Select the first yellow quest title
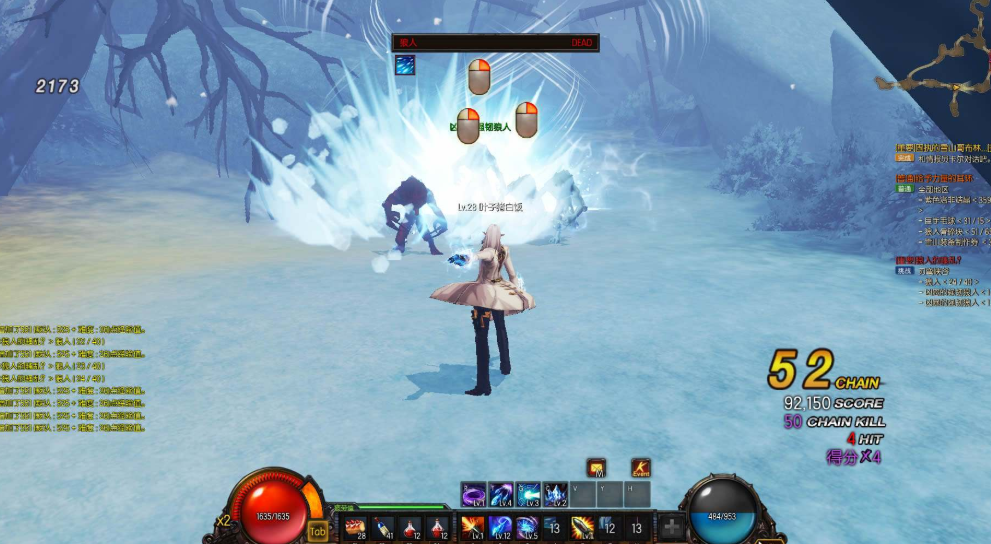This screenshot has width=991, height=544. coord(942,148)
